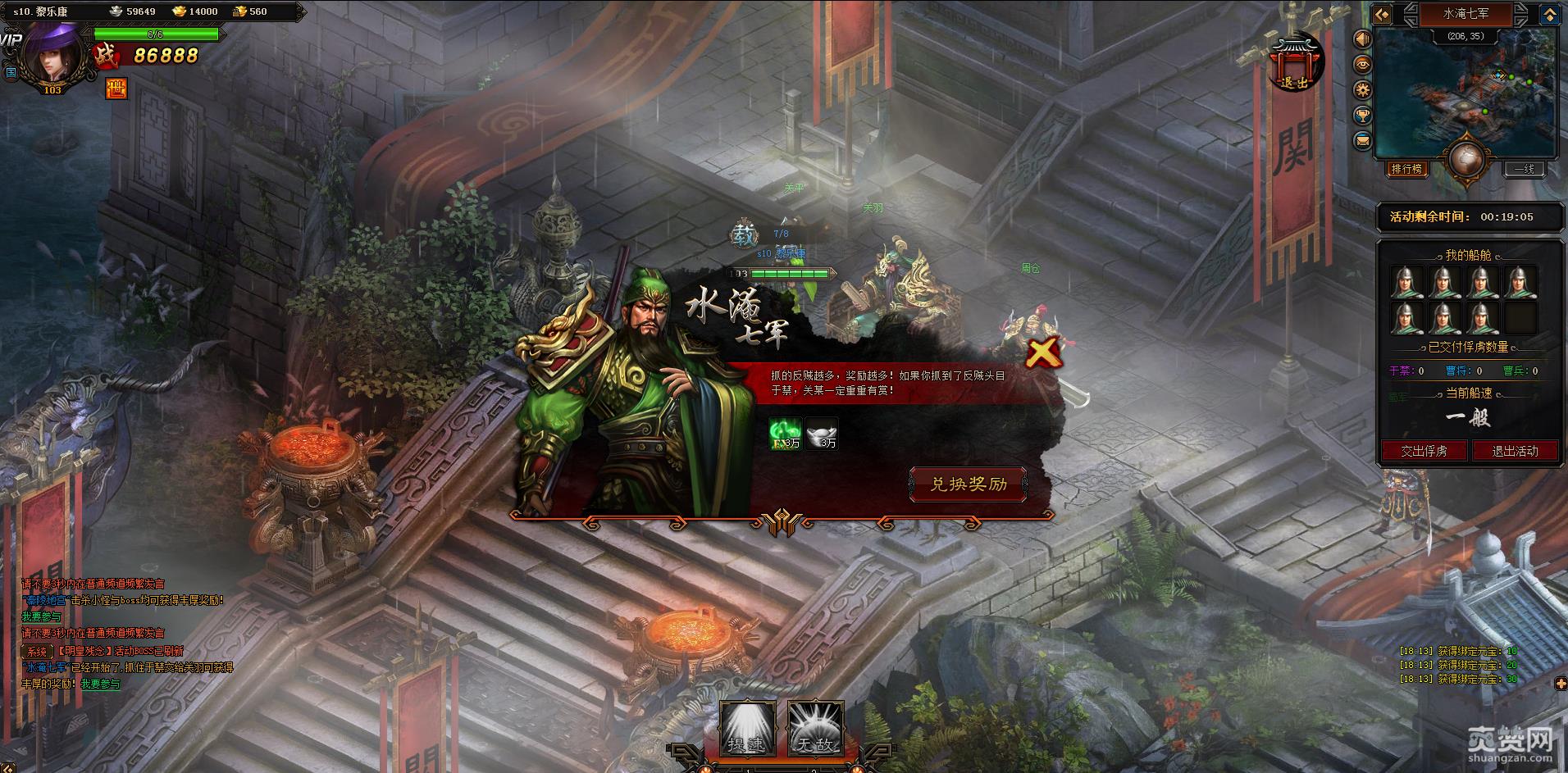Open the world map globe button
The width and height of the screenshot is (1568, 773).
point(1465,161)
